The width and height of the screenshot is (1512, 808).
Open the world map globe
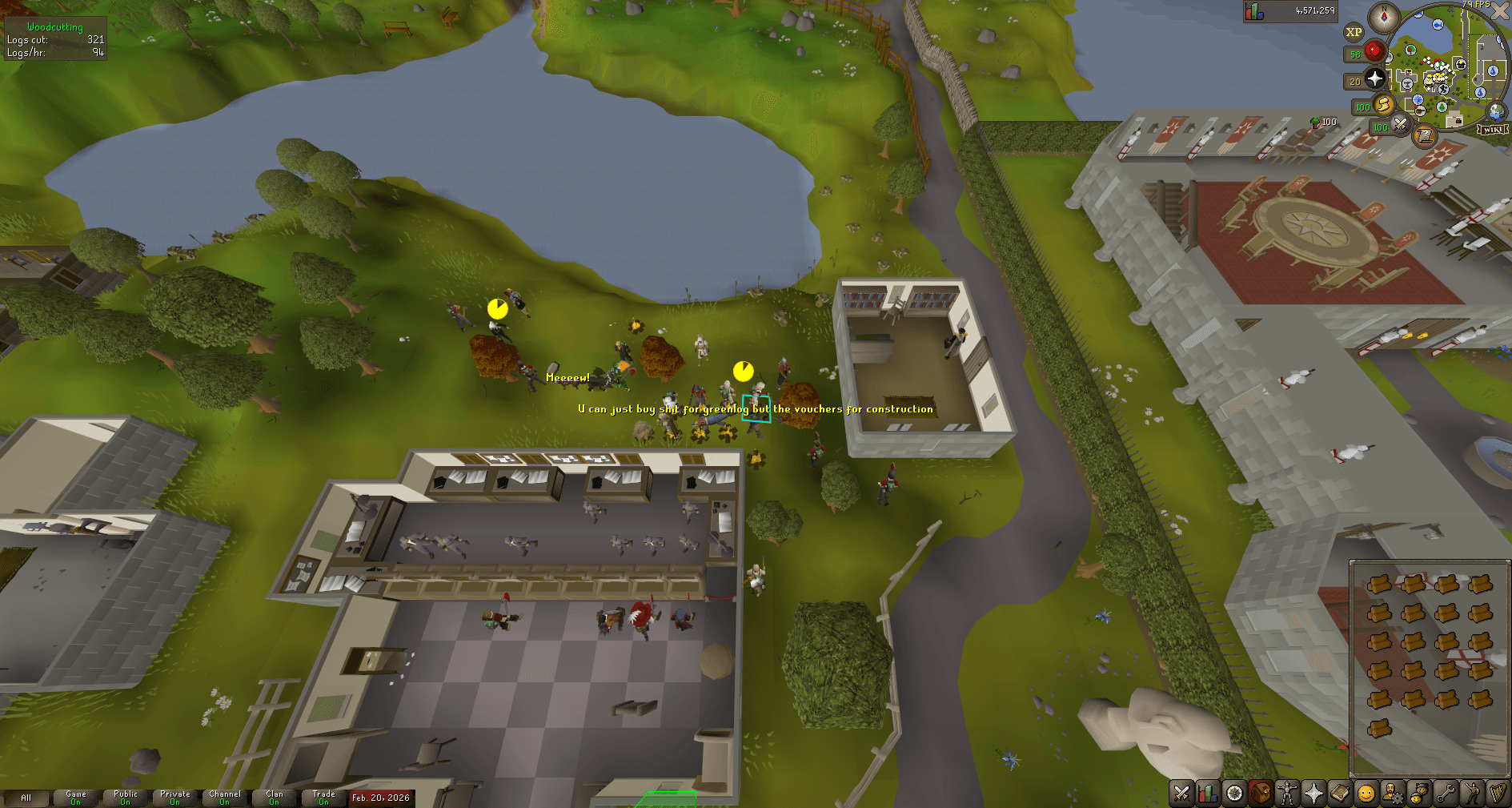(x=1495, y=112)
